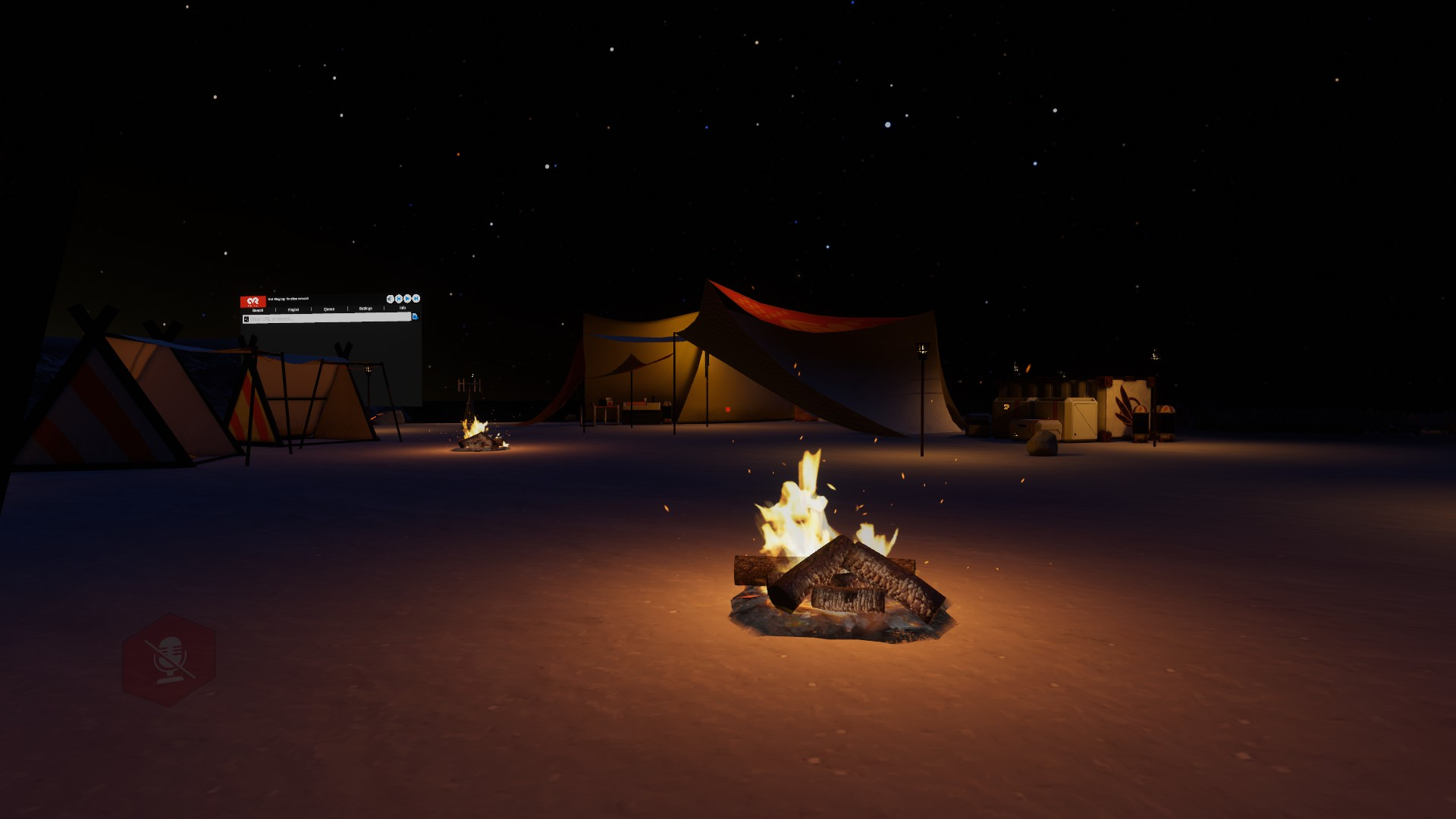The image size is (1456, 819).
Task: Play the video with play button
Action: click(x=407, y=299)
